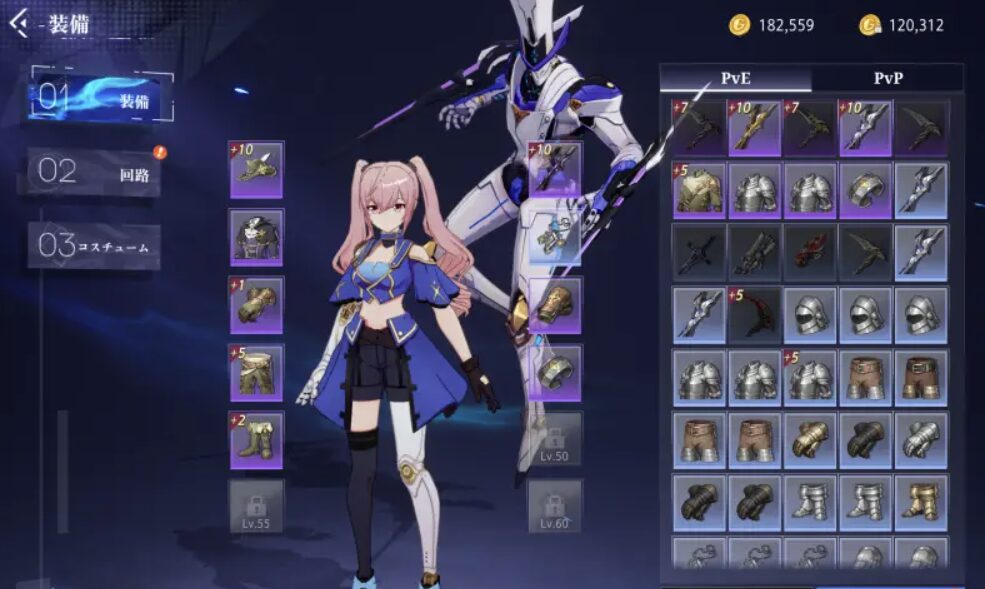Click the equipped +2 boots slot
Image resolution: width=985 pixels, height=589 pixels.
pyautogui.click(x=256, y=440)
